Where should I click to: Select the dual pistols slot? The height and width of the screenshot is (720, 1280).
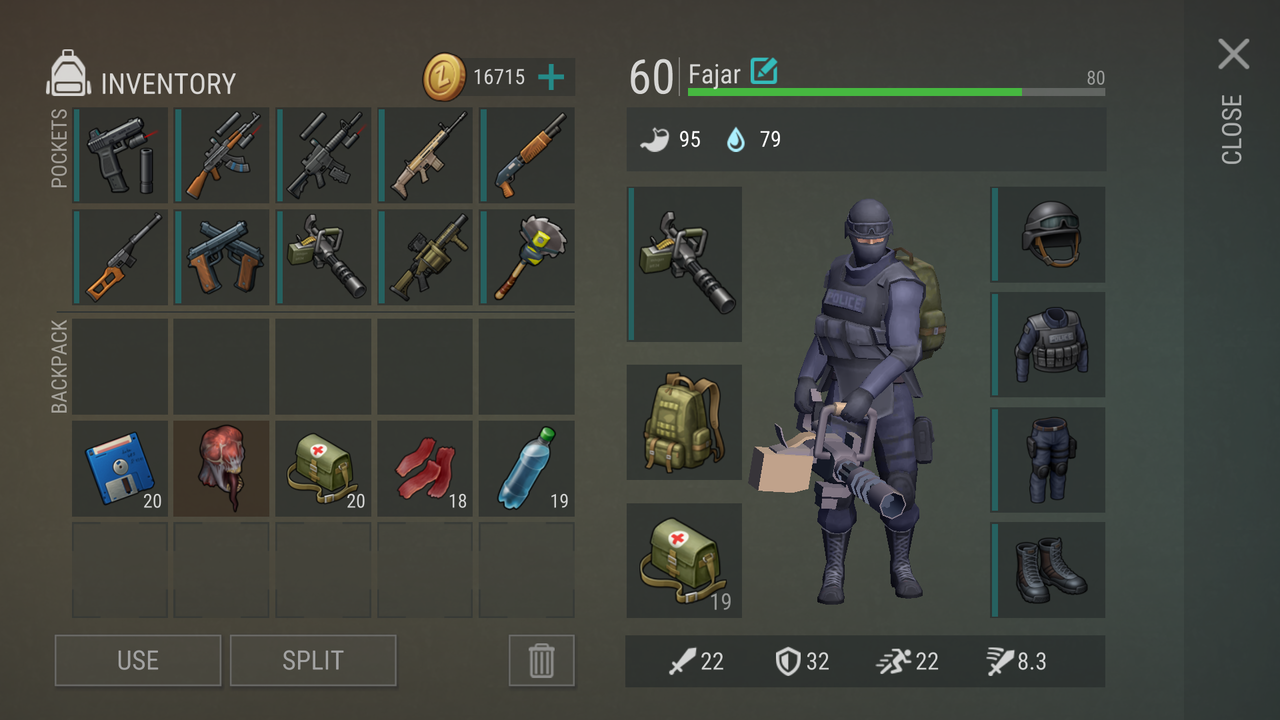point(222,257)
